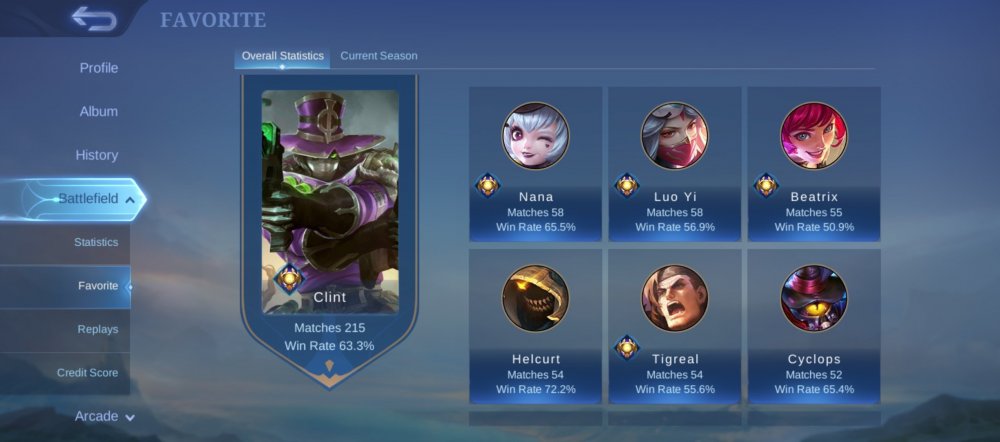Choose the Cyclops hero card
The image size is (1000, 442).
click(x=814, y=326)
